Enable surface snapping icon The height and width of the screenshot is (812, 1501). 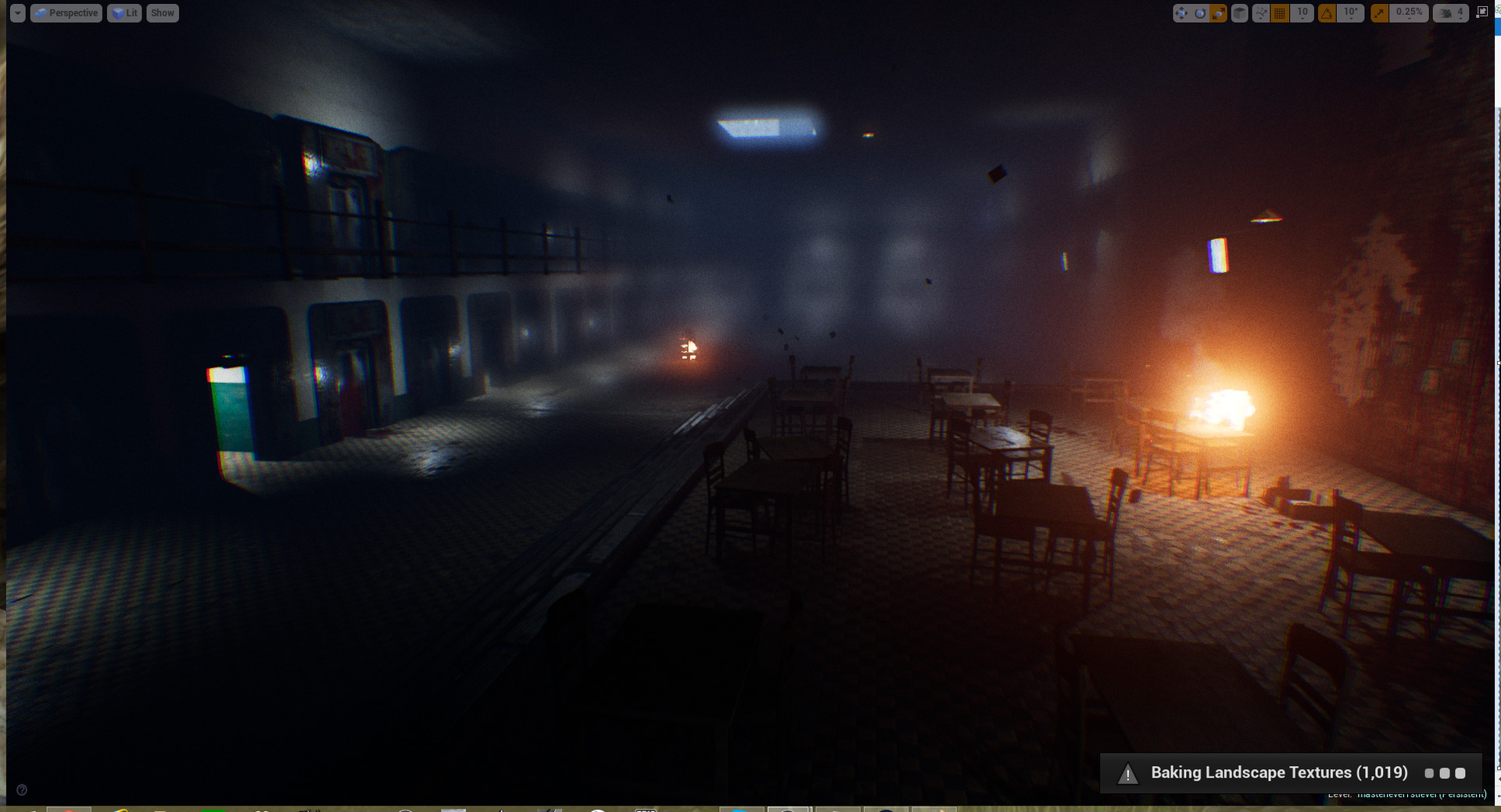(1261, 13)
